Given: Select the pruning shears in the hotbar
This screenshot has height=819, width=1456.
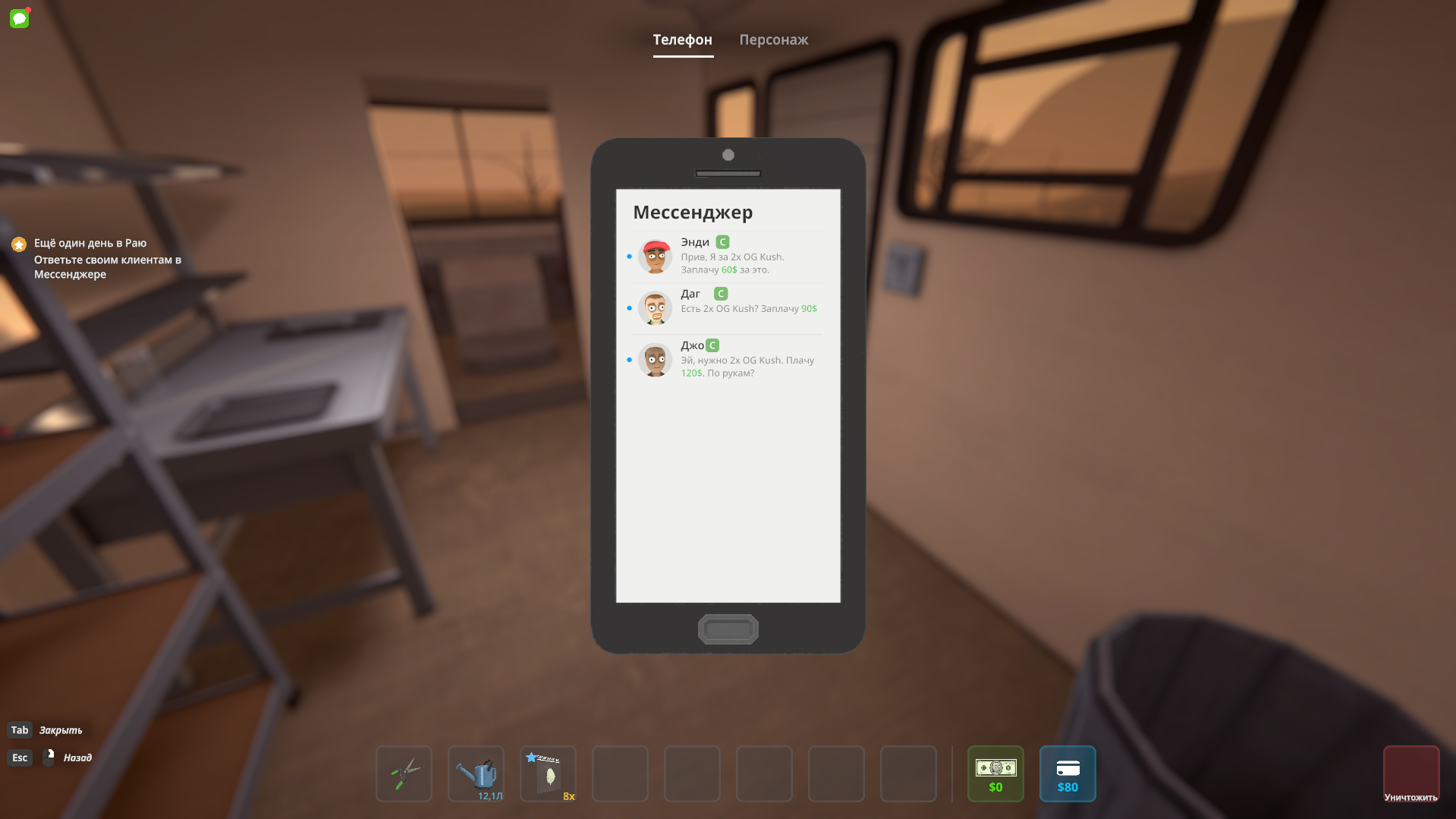Looking at the screenshot, I should pos(403,773).
